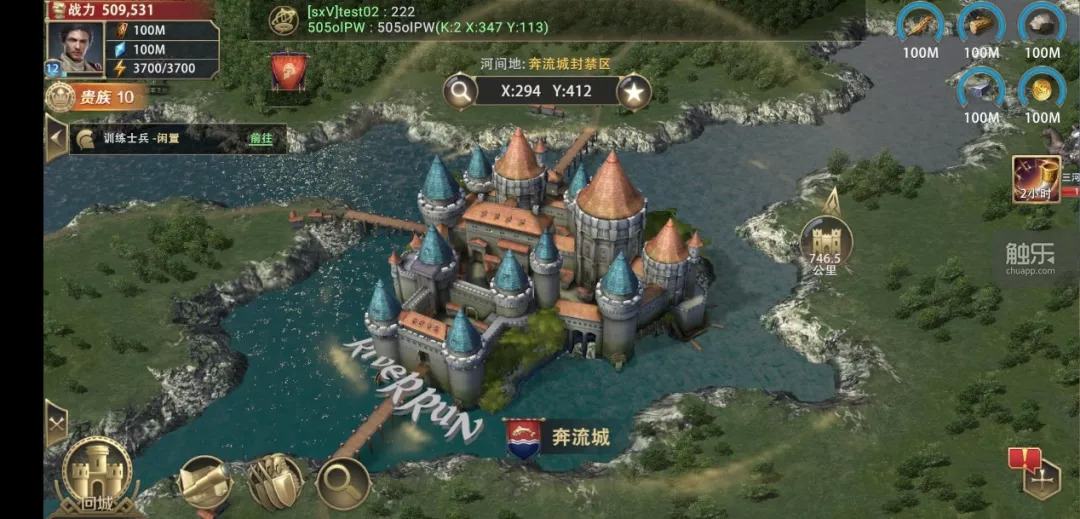The image size is (1080, 519).
Task: Open the red helmet banner icon
Action: 289,72
